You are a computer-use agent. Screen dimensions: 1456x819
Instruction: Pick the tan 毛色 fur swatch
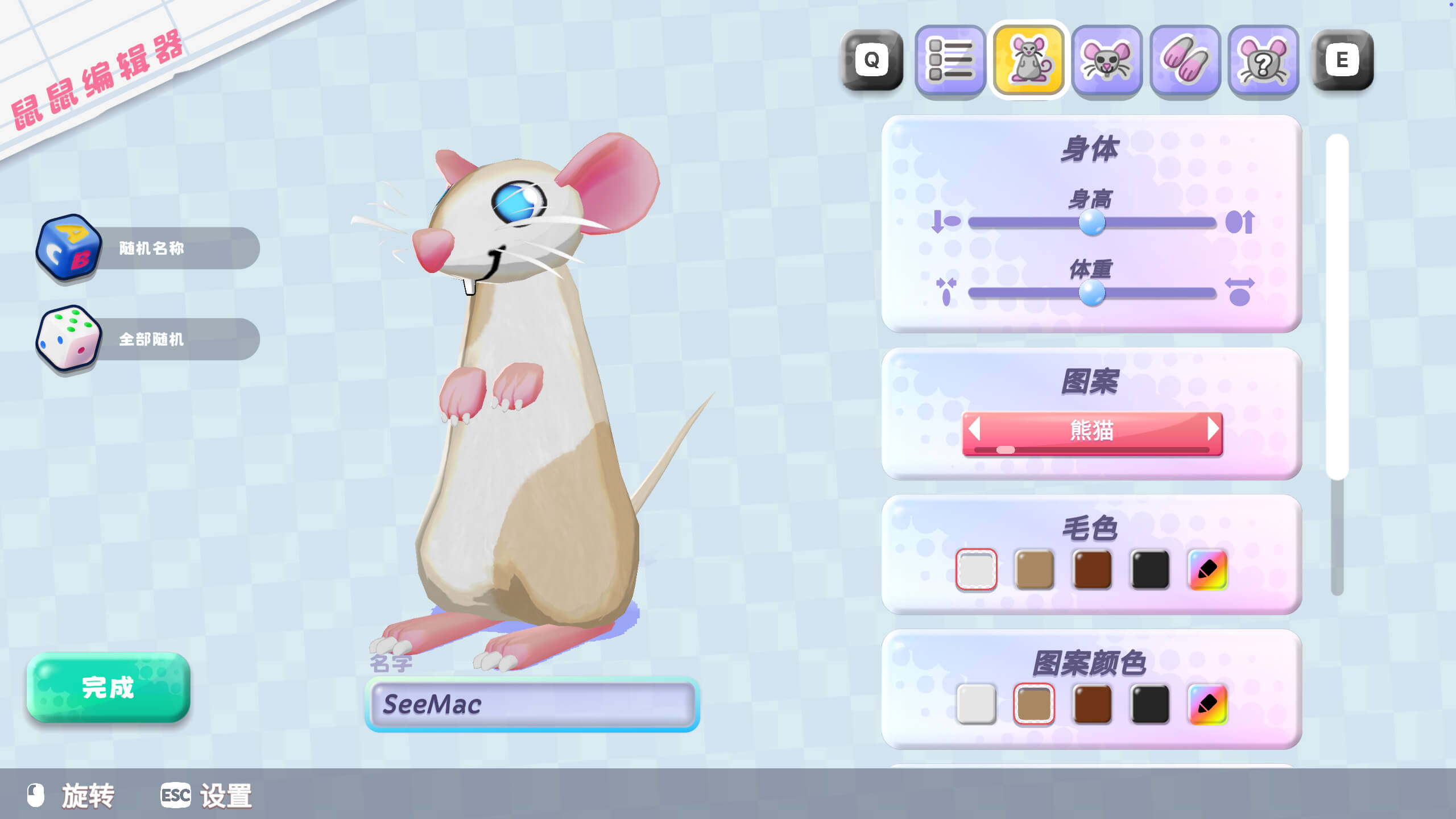point(1034,569)
